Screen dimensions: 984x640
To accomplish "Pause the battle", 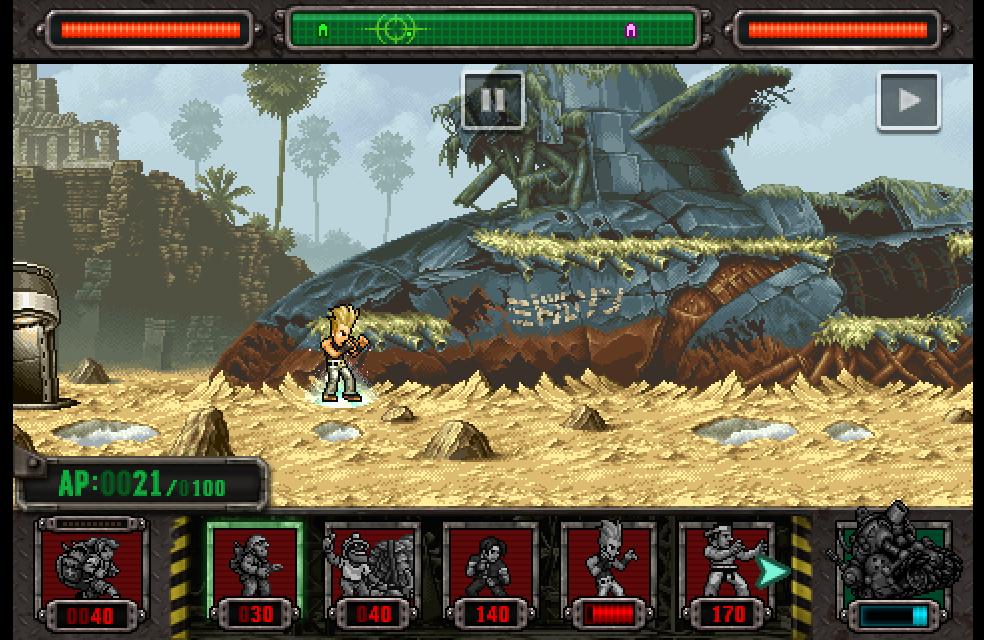I will (492, 100).
